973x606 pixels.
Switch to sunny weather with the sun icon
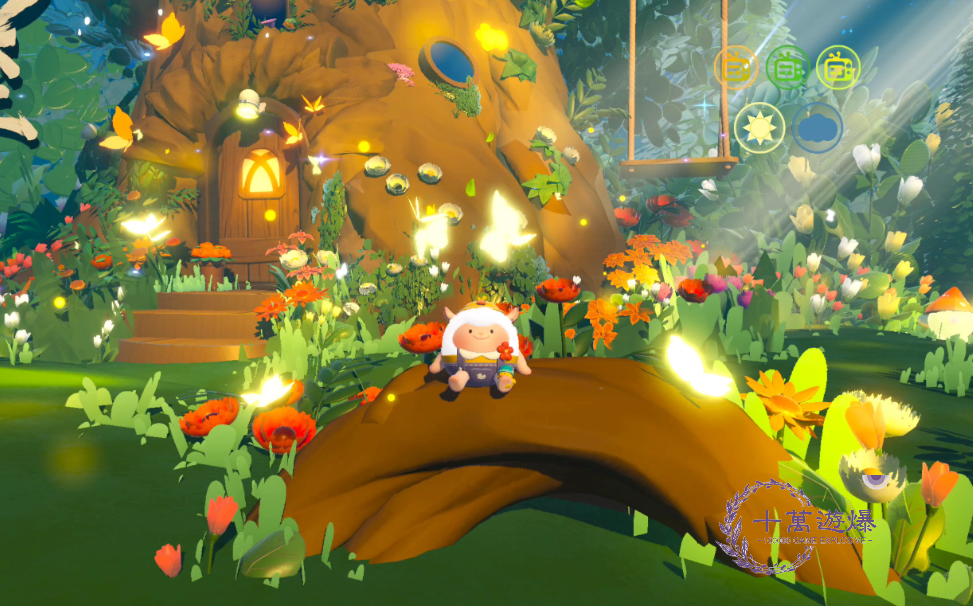[759, 128]
